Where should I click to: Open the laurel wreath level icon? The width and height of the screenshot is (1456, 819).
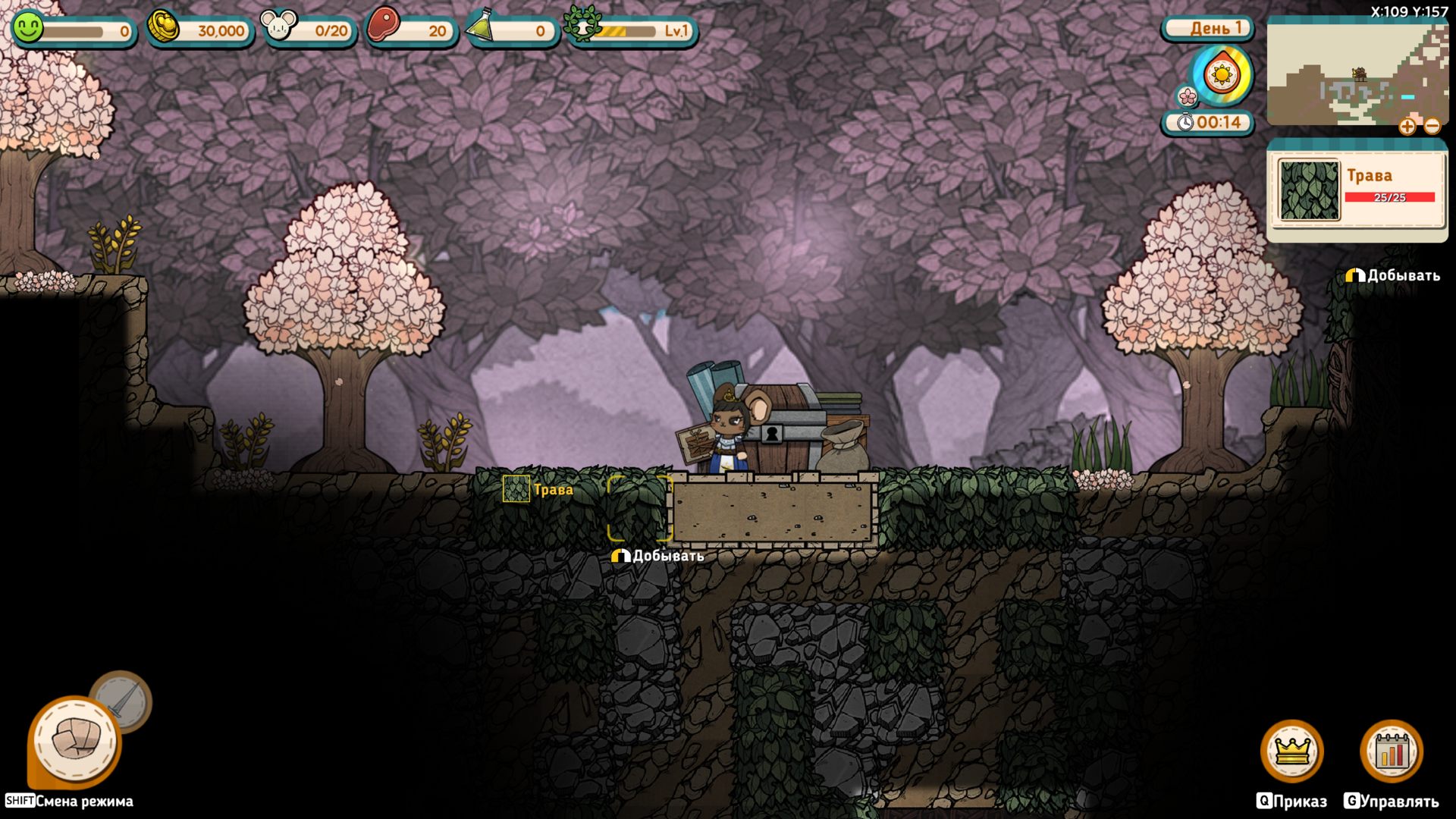point(581,25)
